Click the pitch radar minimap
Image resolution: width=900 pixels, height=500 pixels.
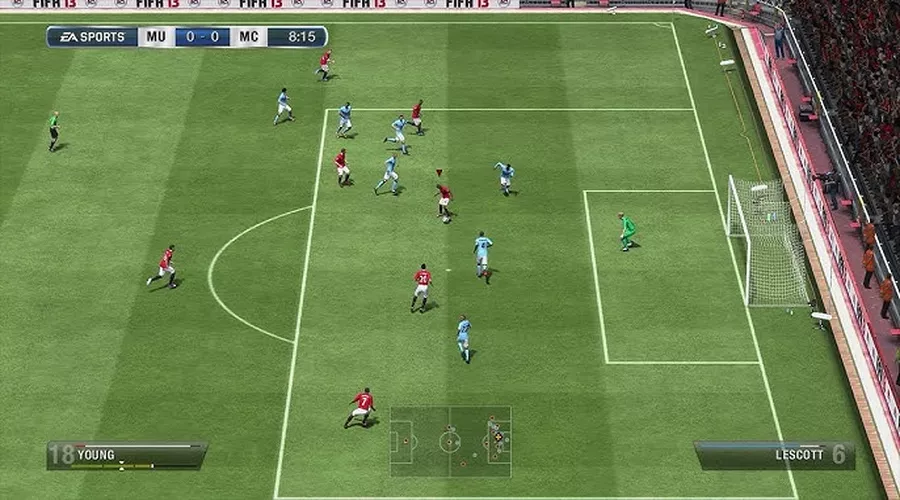pos(450,441)
